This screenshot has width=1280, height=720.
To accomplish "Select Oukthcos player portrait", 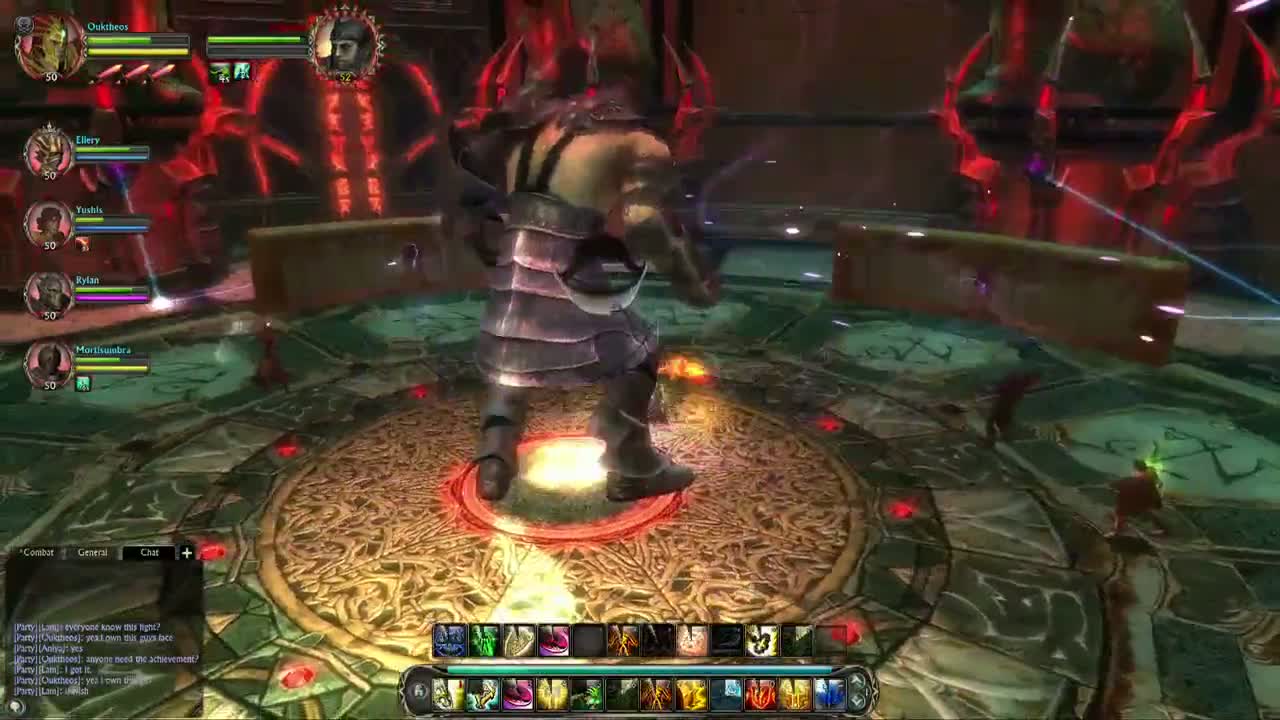I will (49, 46).
